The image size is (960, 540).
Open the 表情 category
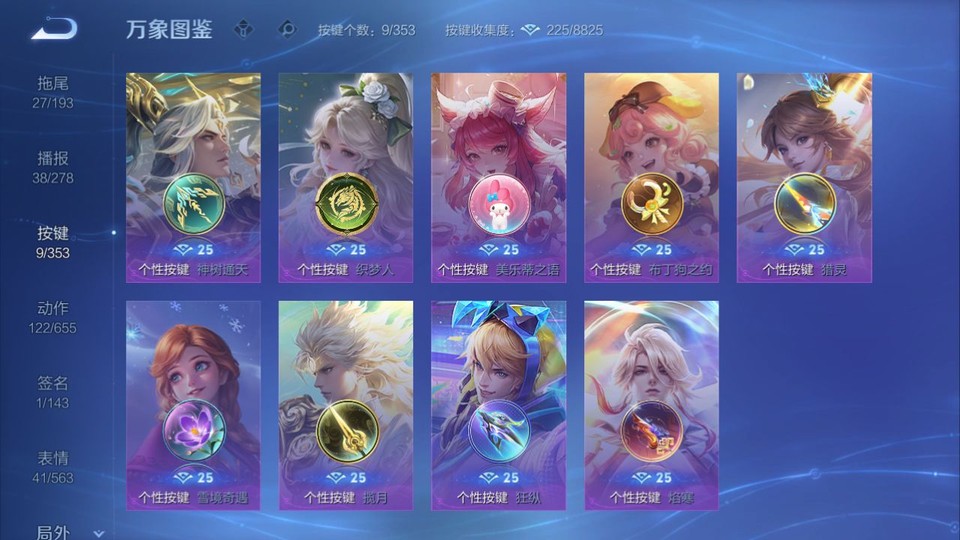[x=53, y=466]
